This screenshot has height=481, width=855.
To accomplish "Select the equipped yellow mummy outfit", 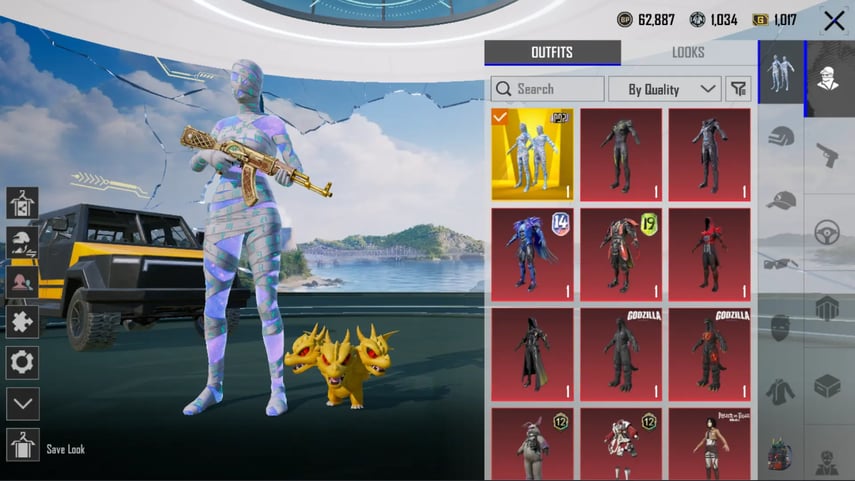I will 532,154.
